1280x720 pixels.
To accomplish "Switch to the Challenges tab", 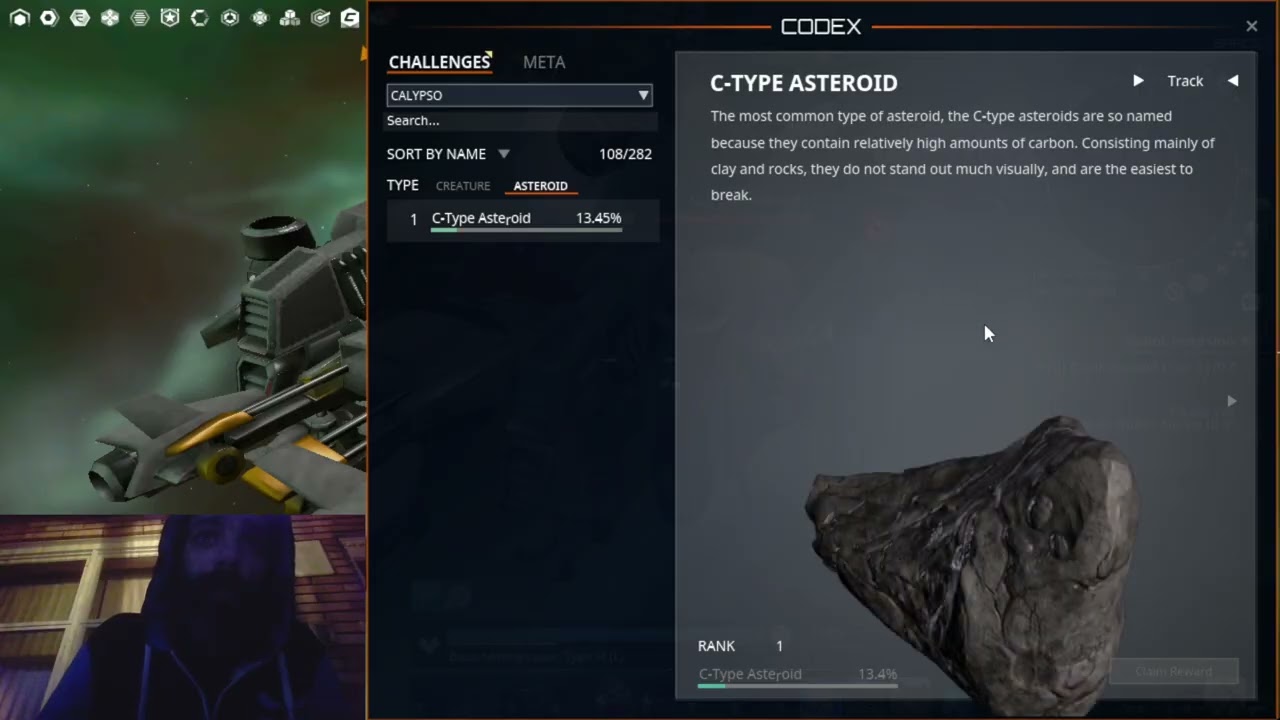I will pyautogui.click(x=439, y=62).
